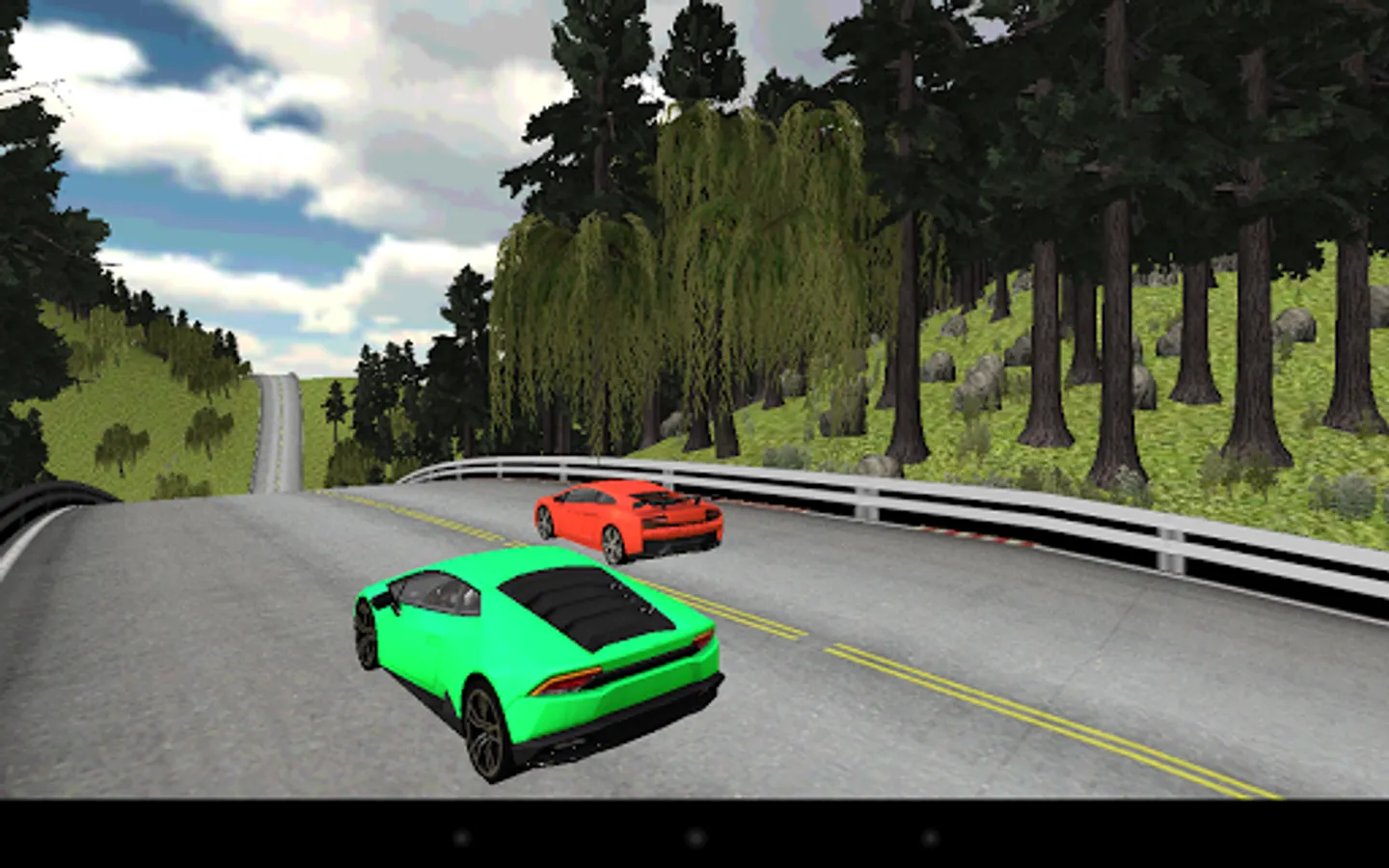Screen dimensions: 1389x868
Task: Tap the dimmed Back navigation button
Action: [461, 839]
